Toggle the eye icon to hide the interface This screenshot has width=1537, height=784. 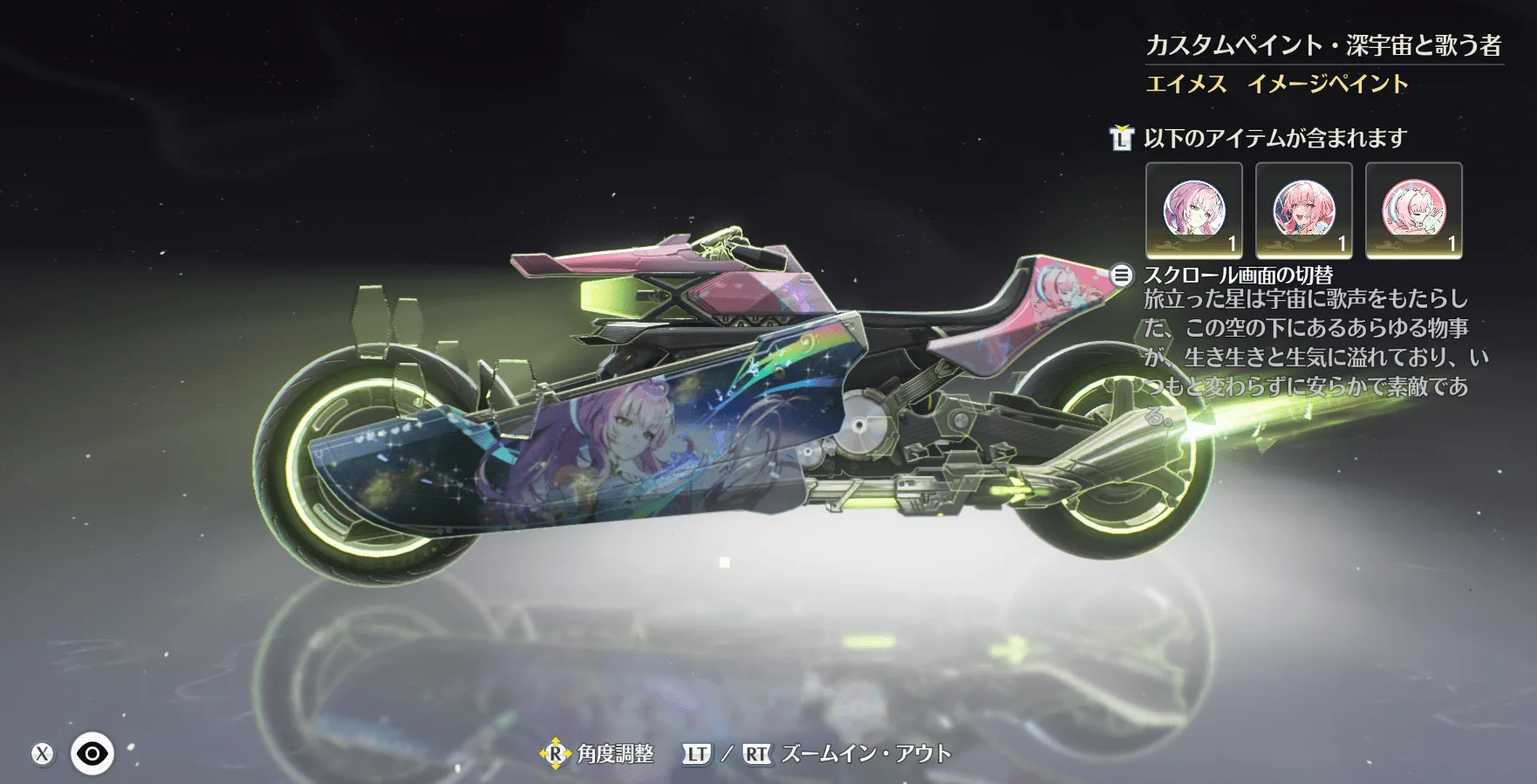pyautogui.click(x=92, y=753)
